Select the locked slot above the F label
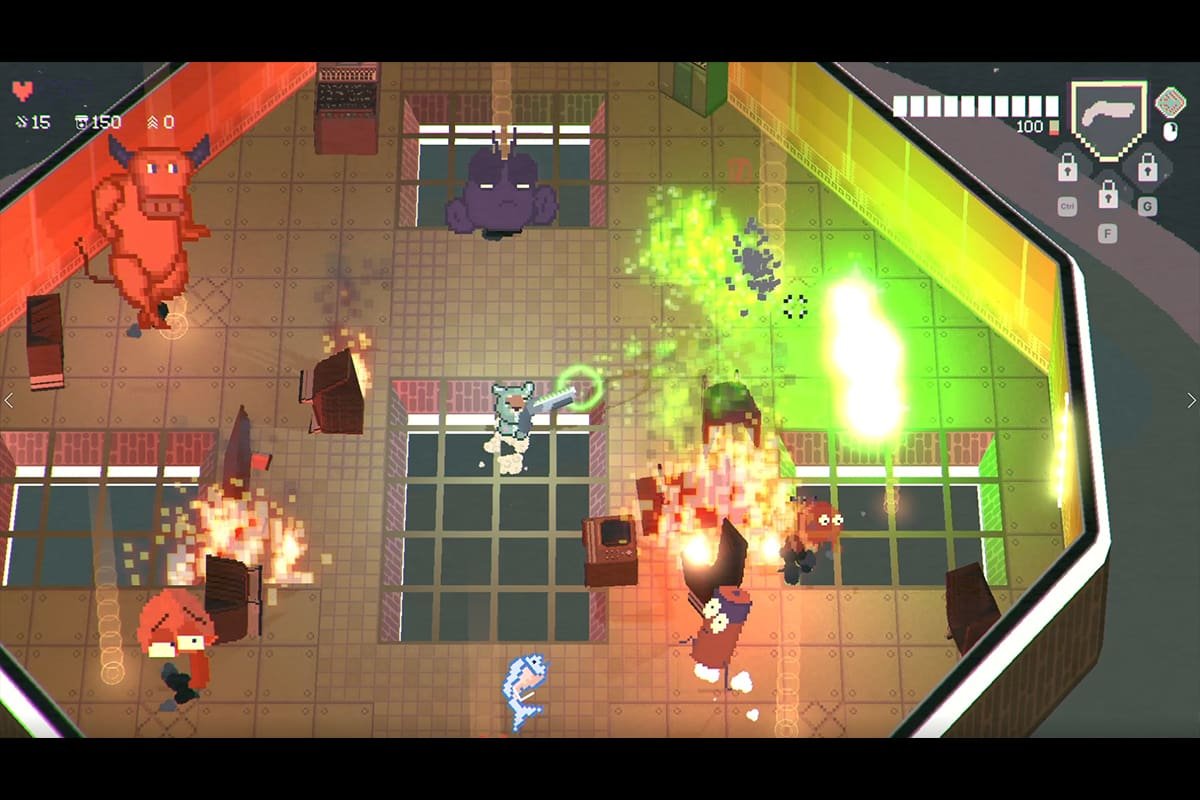 [x=1107, y=194]
